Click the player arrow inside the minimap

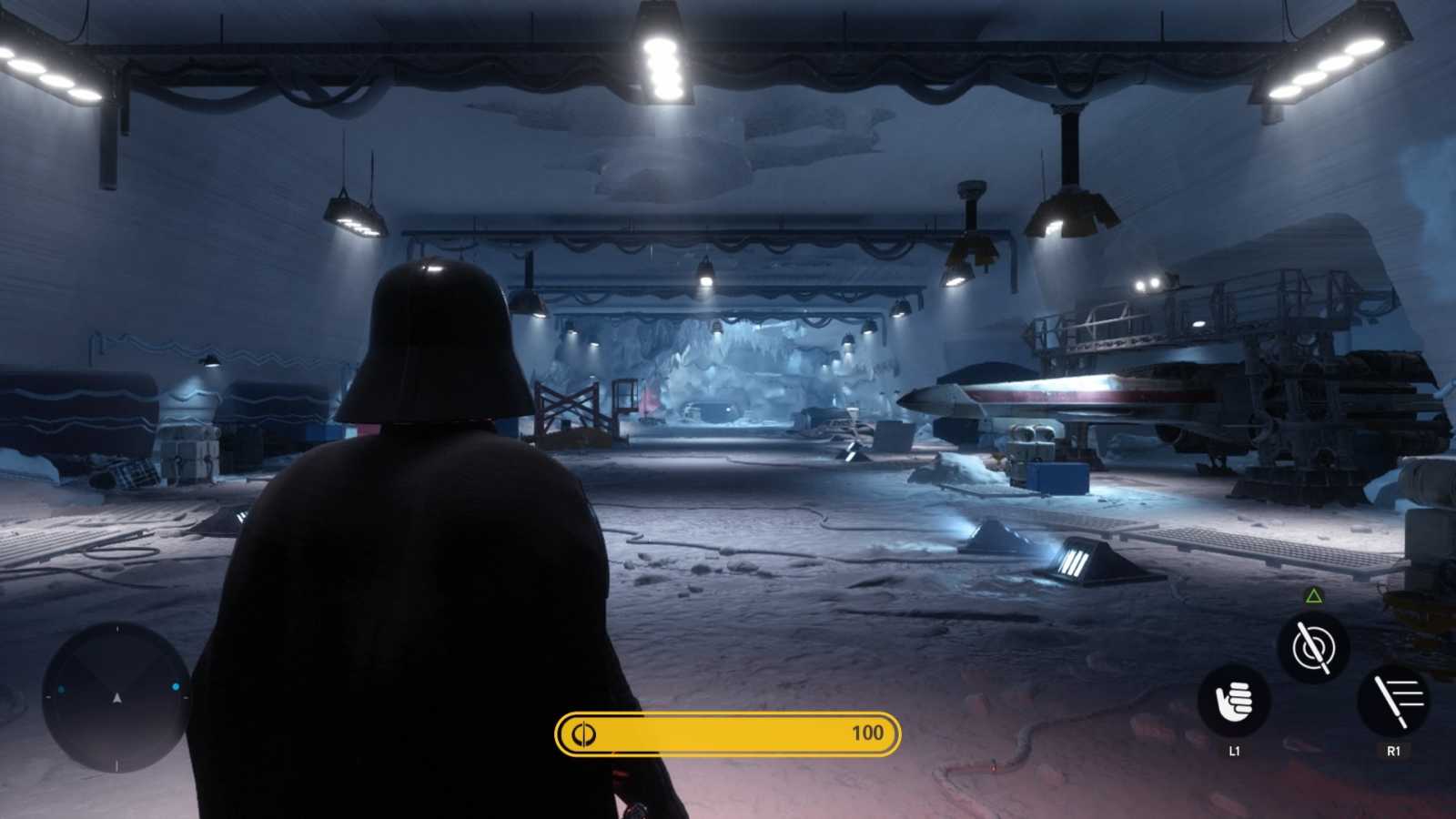[x=117, y=698]
